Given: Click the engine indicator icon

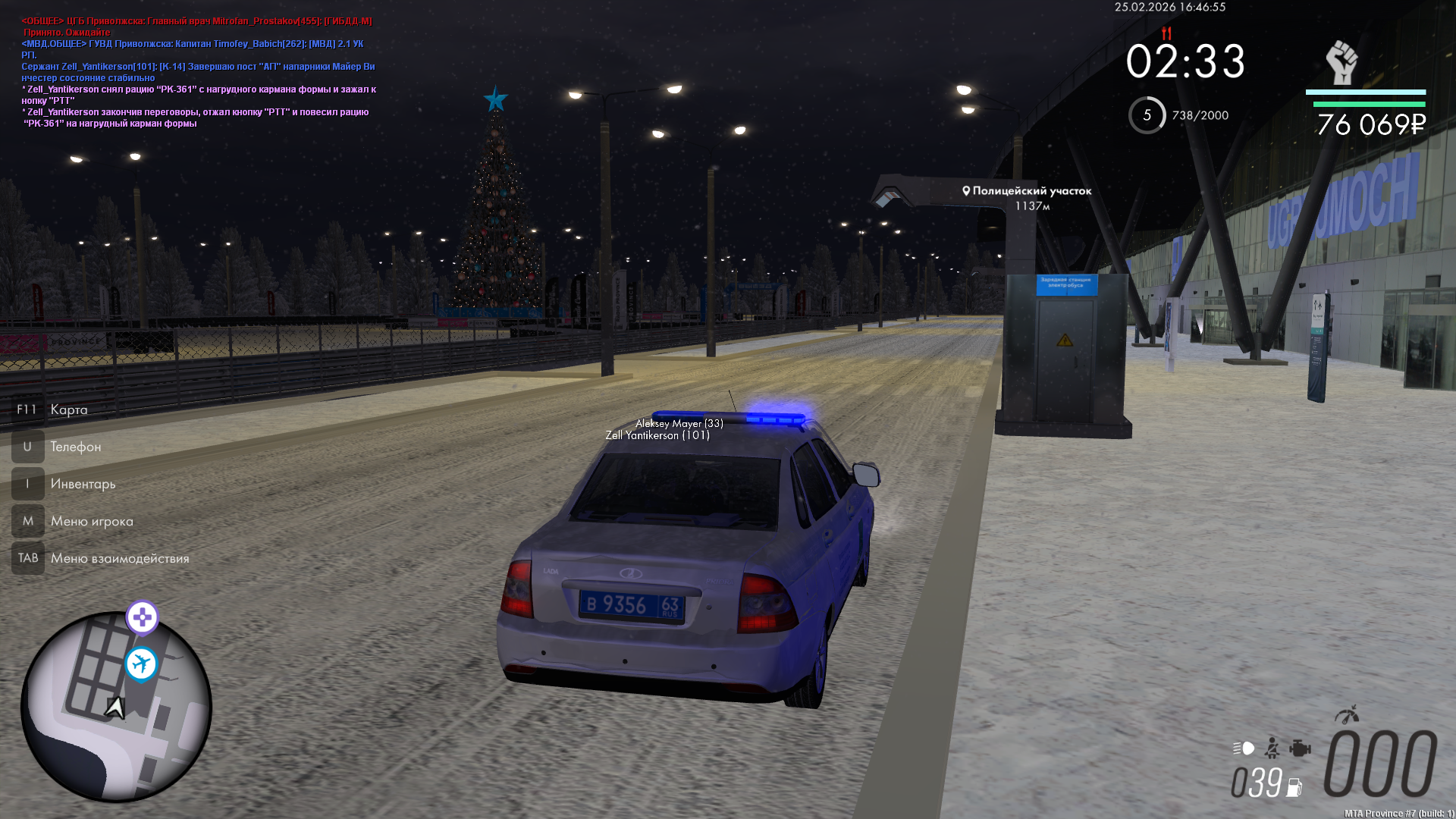Looking at the screenshot, I should point(1300,748).
